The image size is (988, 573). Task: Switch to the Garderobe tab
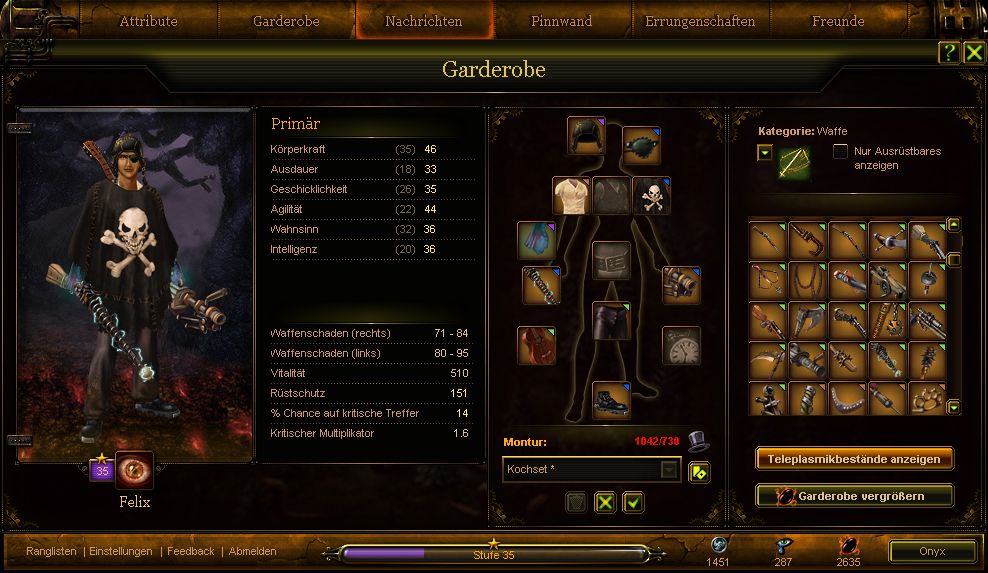click(x=287, y=21)
